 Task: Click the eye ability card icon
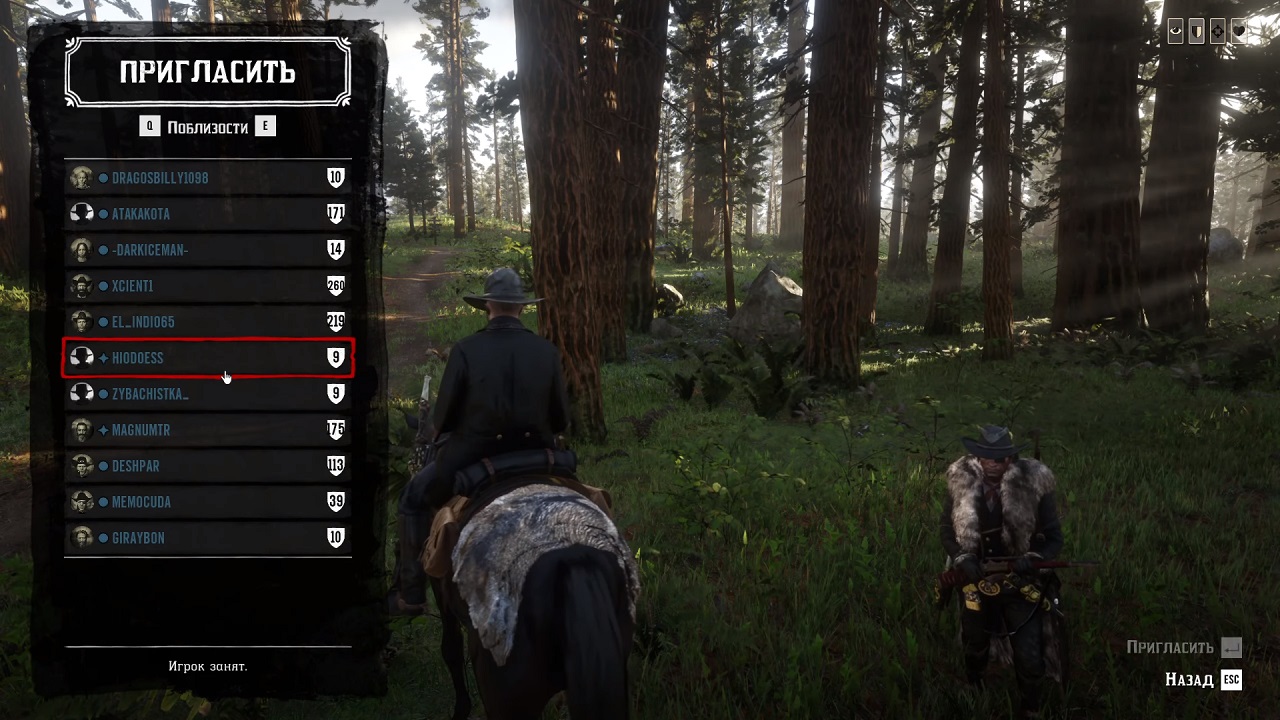click(1176, 32)
